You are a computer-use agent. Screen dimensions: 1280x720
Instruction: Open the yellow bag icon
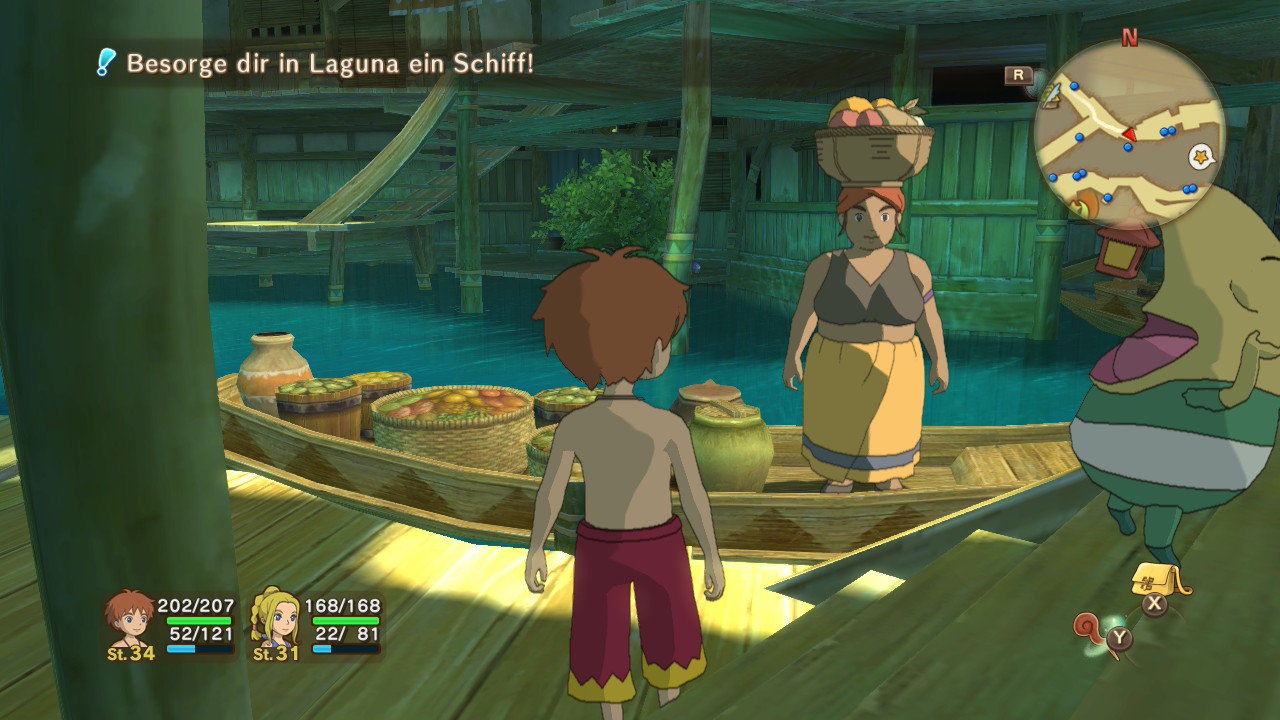click(x=1157, y=582)
